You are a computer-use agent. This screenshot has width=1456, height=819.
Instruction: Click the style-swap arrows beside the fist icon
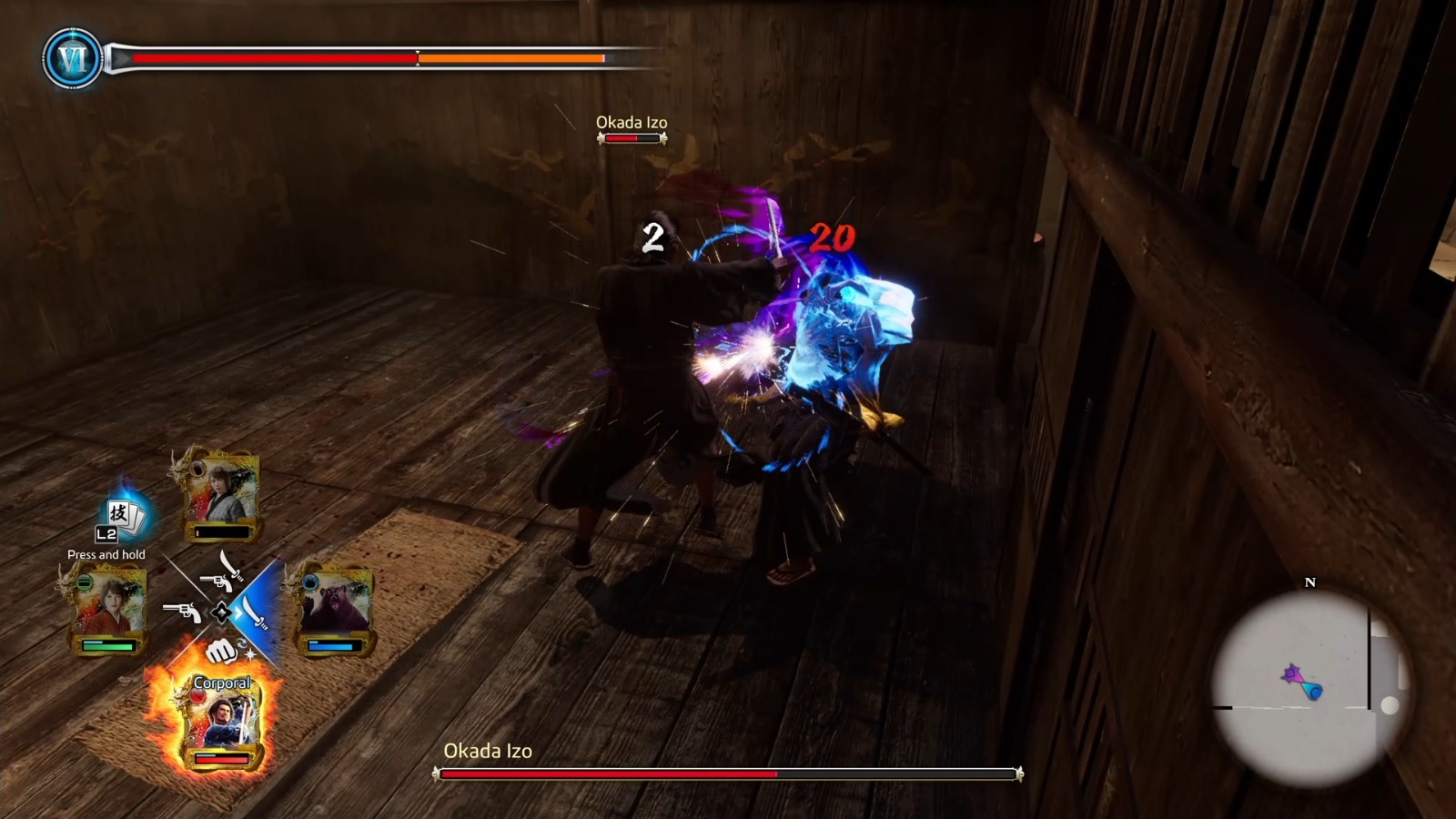[243, 643]
